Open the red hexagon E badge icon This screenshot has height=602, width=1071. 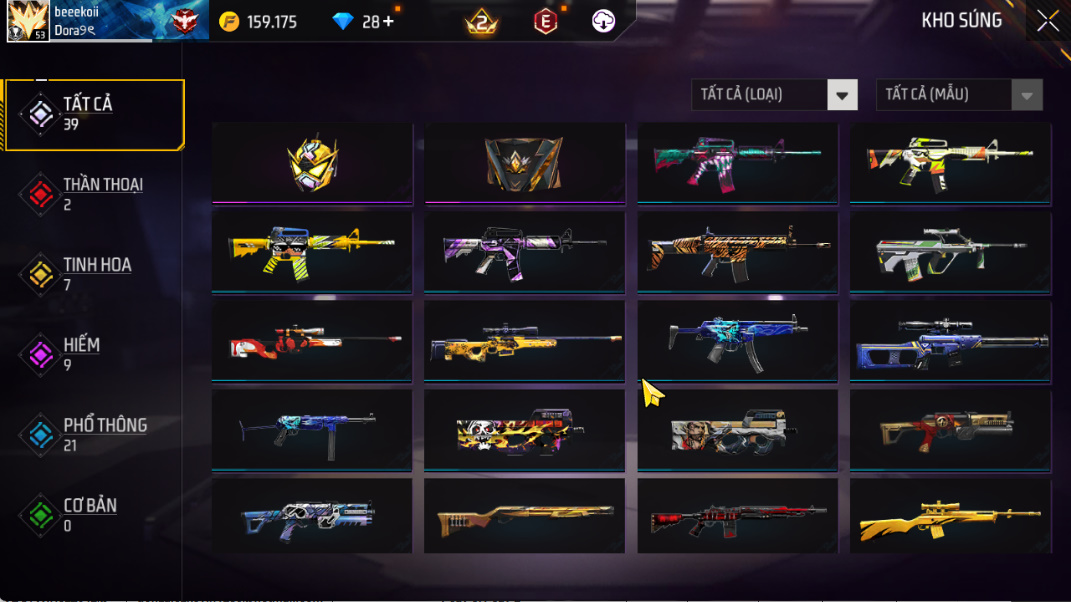pos(545,22)
